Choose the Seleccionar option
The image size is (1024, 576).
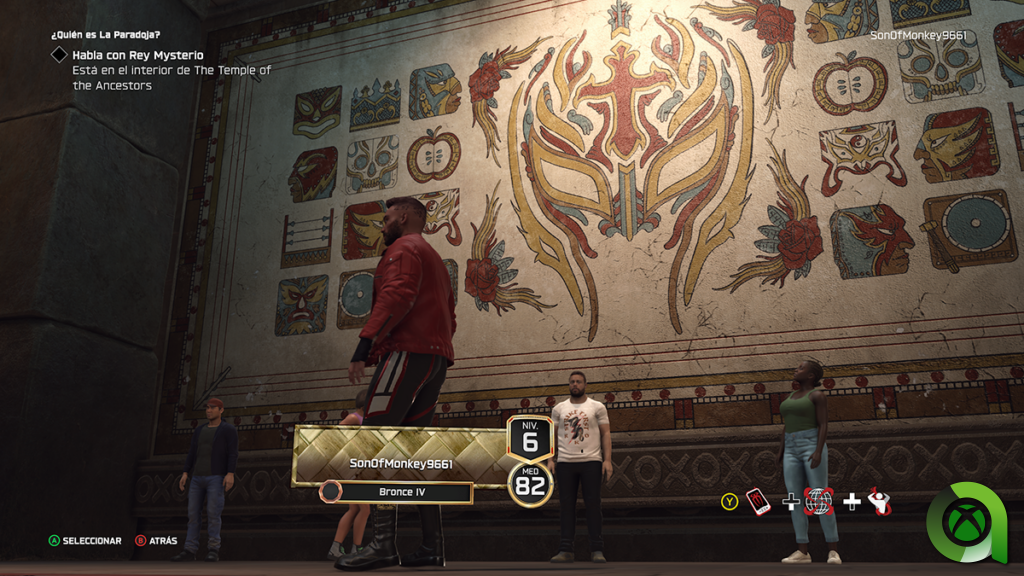[86, 541]
